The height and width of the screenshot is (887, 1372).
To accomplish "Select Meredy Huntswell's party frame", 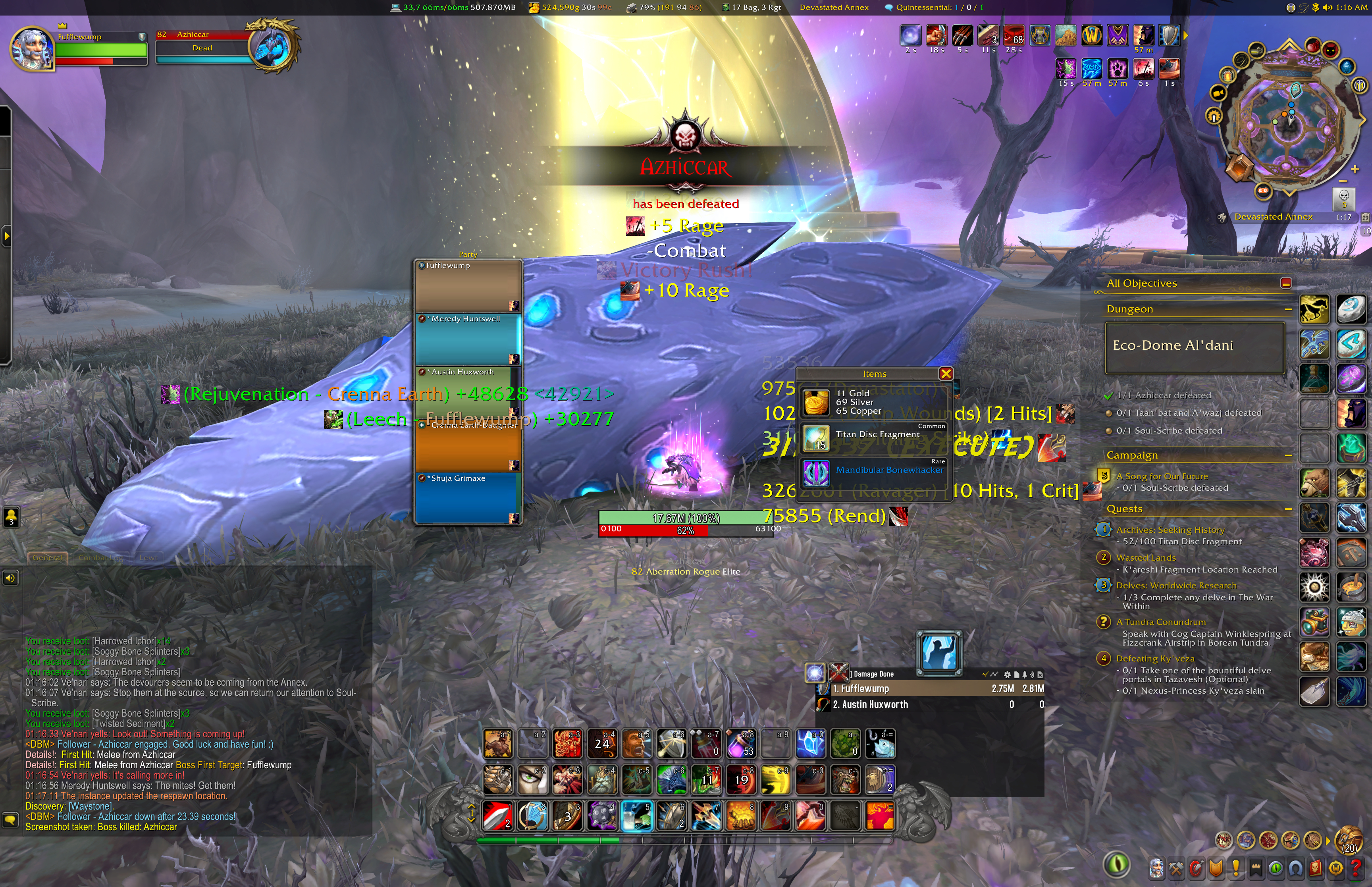I will click(468, 339).
